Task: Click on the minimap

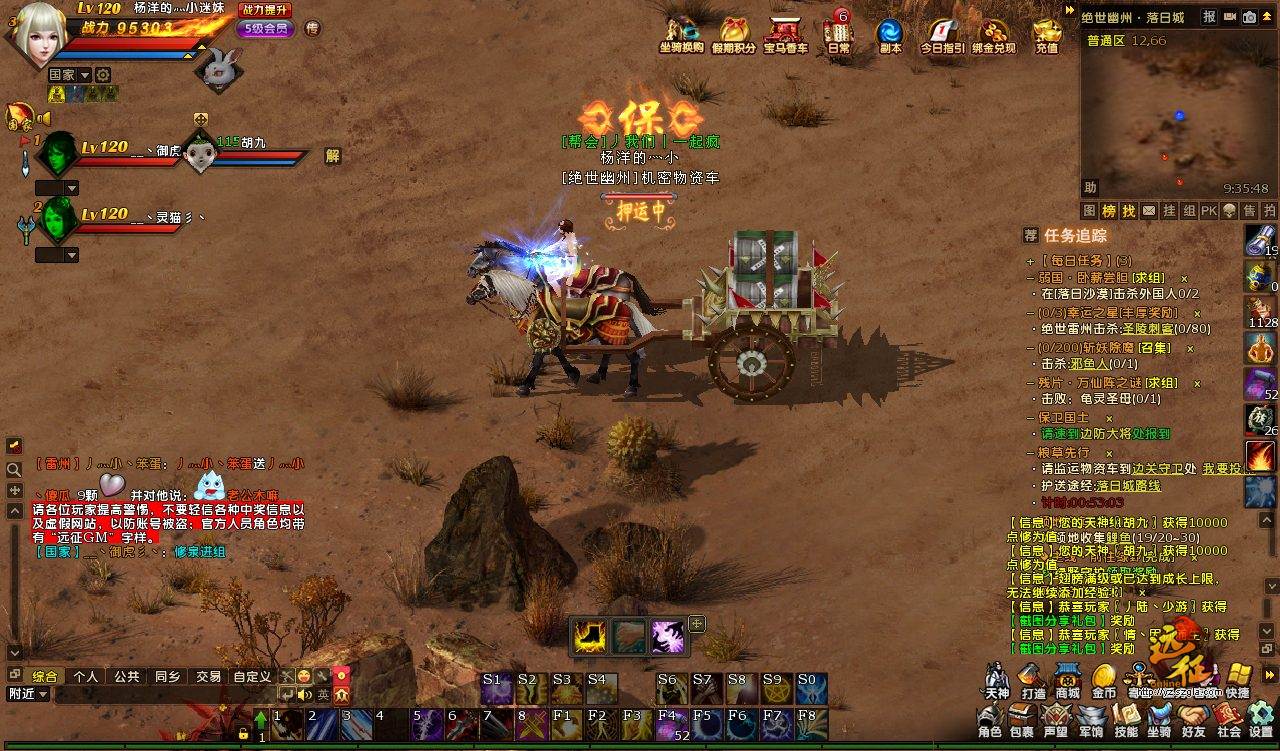Action: point(1178,112)
